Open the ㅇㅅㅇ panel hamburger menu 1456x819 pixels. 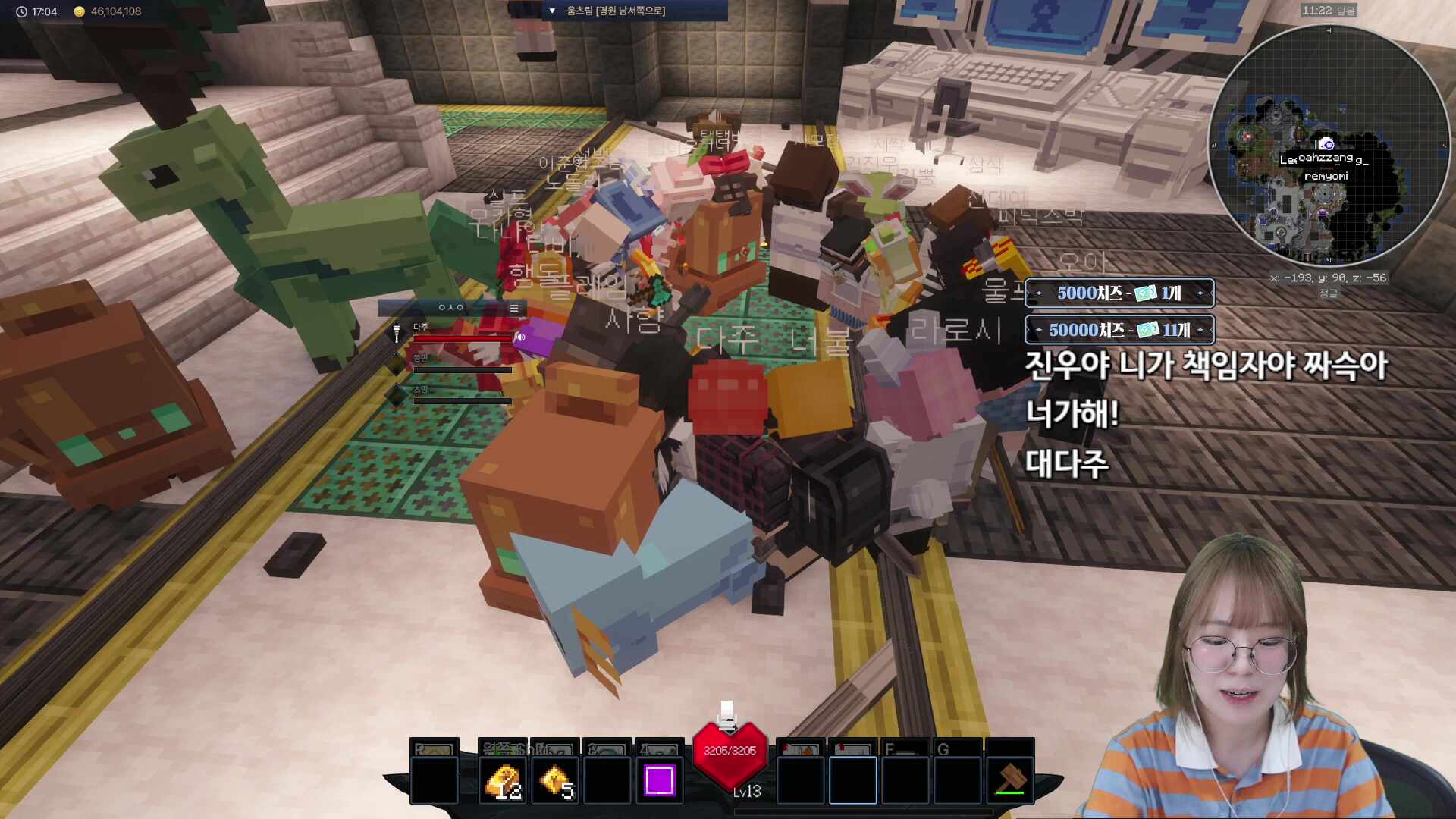tap(514, 308)
